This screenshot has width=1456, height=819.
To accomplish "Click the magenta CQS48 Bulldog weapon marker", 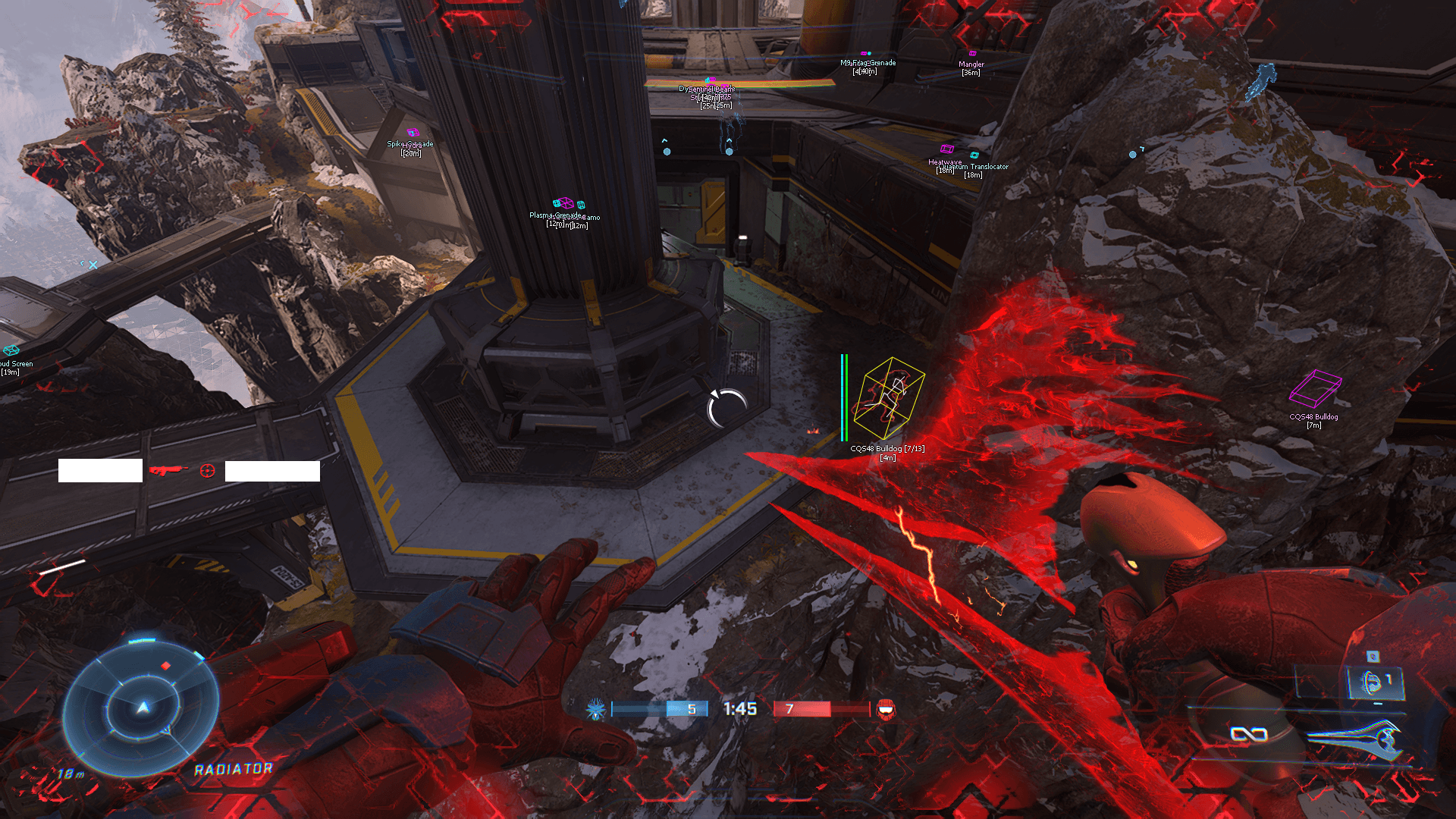I will (1315, 388).
